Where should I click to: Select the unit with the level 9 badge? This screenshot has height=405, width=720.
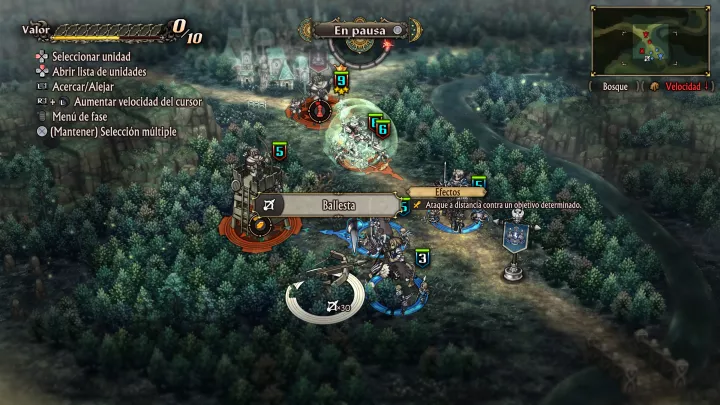pyautogui.click(x=339, y=93)
